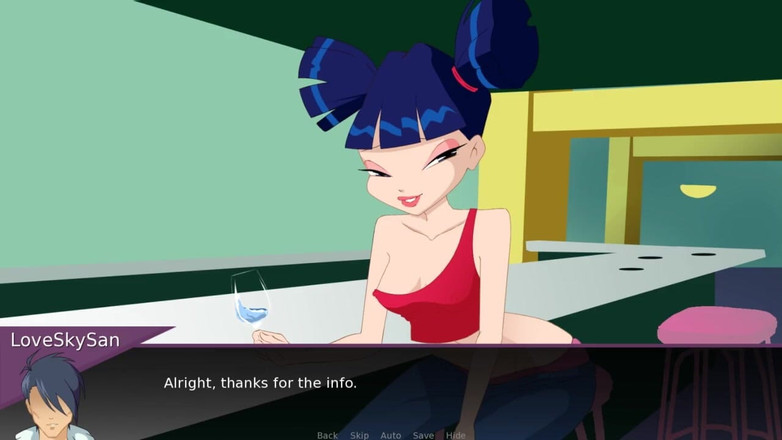Go back with the Back button
The image size is (782, 440).
coord(327,435)
